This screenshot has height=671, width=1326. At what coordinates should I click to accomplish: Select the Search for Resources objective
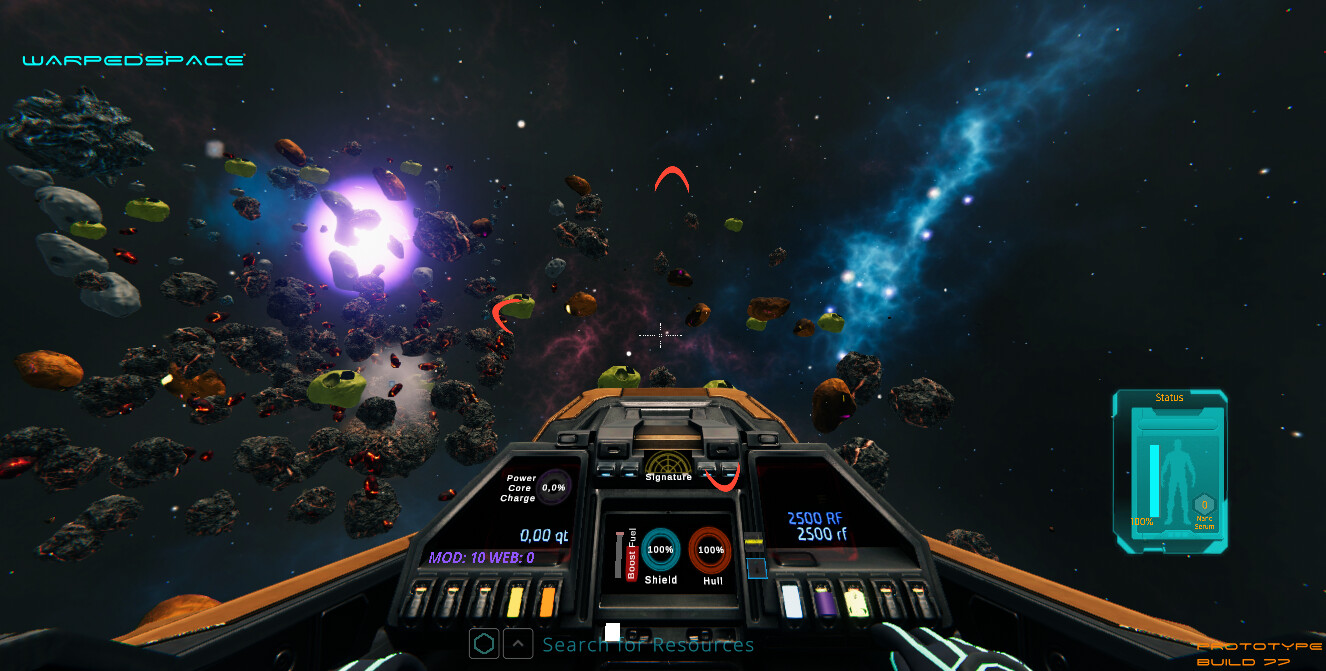pos(648,644)
